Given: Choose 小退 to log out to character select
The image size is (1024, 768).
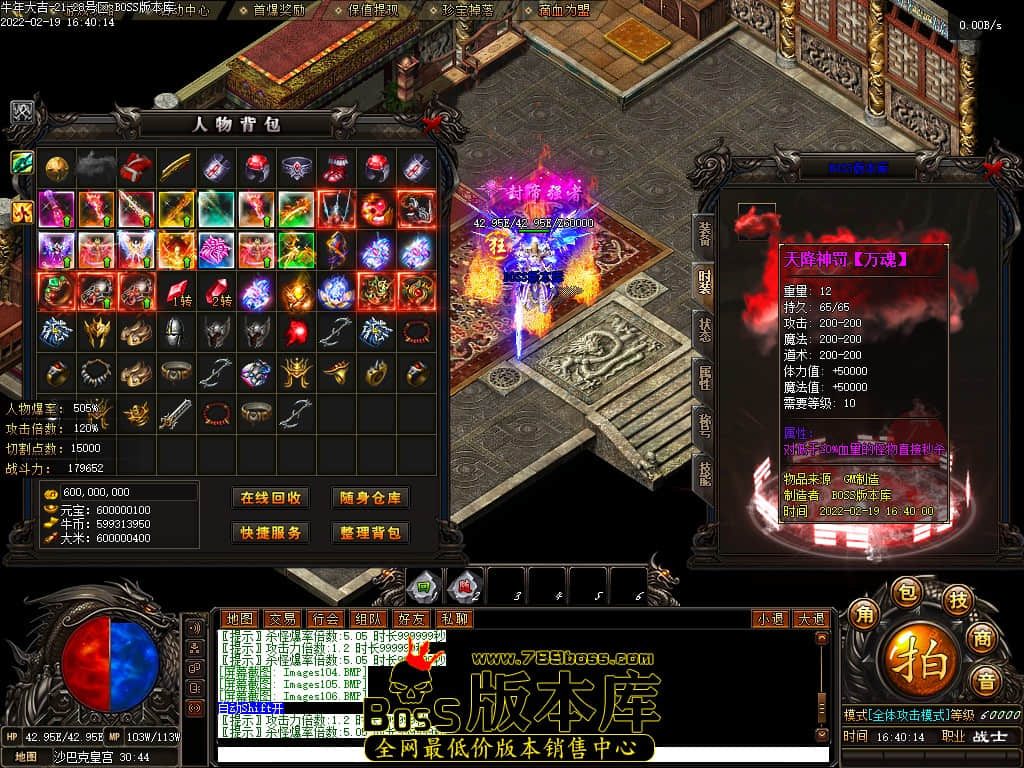Looking at the screenshot, I should click(768, 619).
